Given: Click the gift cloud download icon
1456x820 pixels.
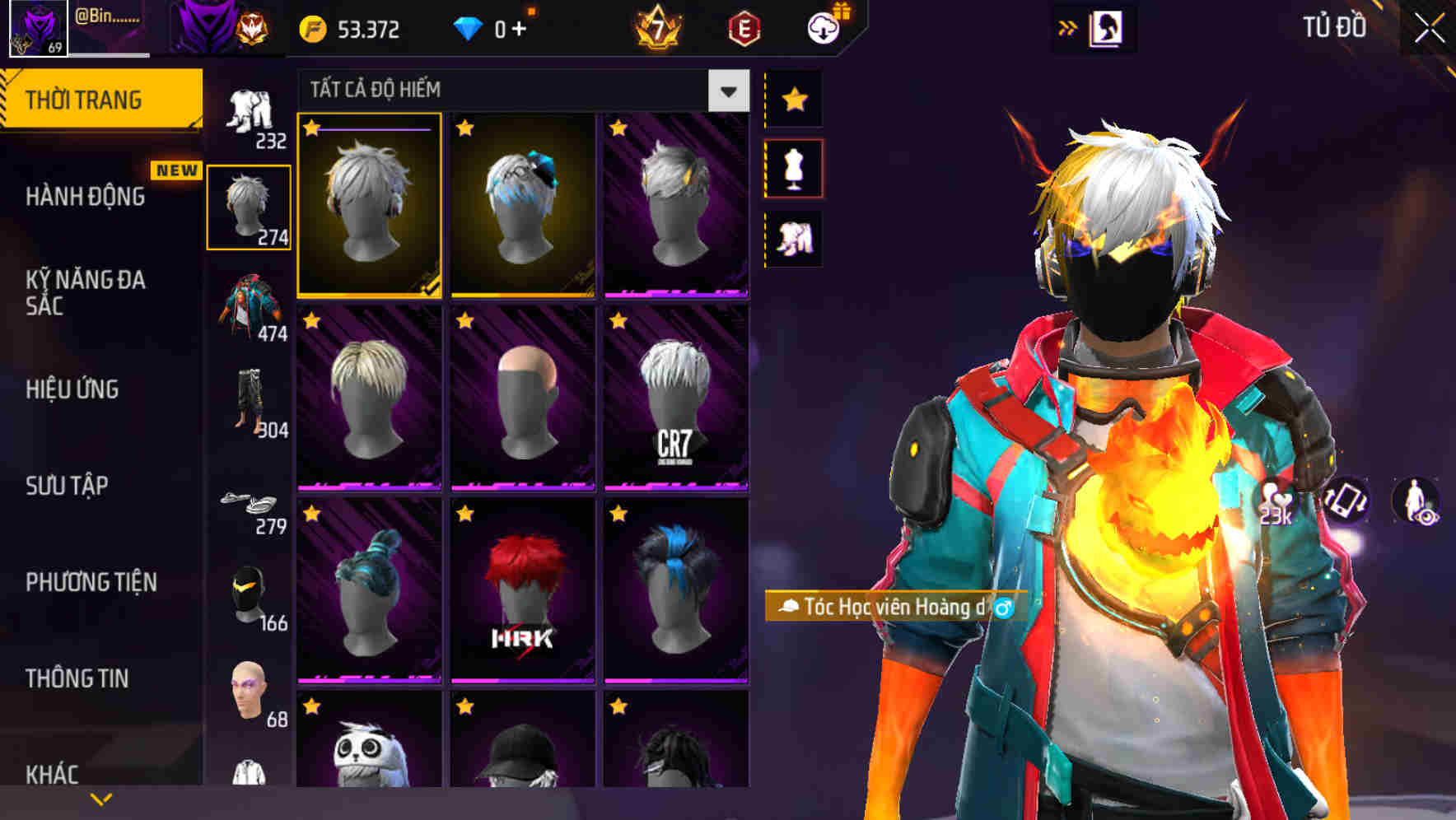Looking at the screenshot, I should [x=825, y=27].
